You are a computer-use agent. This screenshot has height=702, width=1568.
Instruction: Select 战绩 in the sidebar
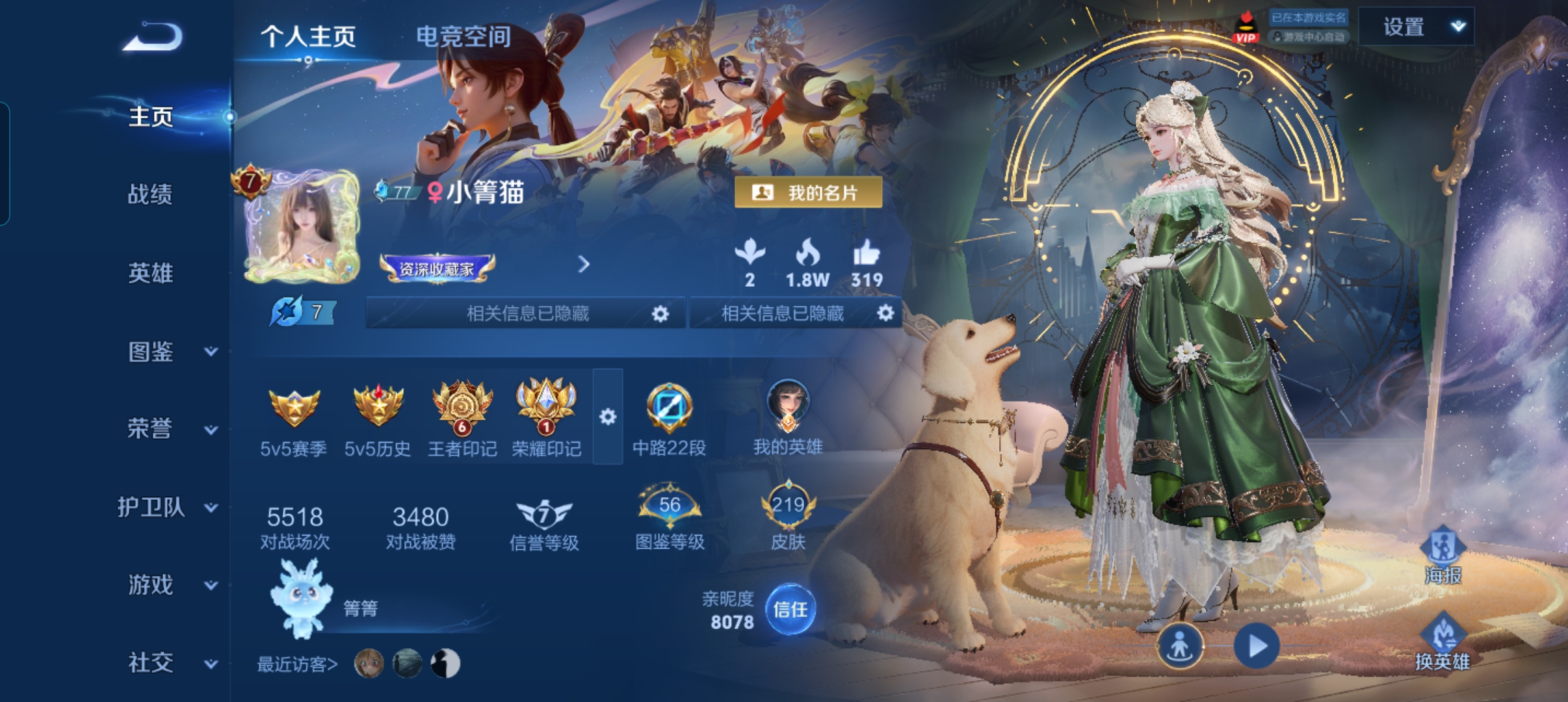150,194
